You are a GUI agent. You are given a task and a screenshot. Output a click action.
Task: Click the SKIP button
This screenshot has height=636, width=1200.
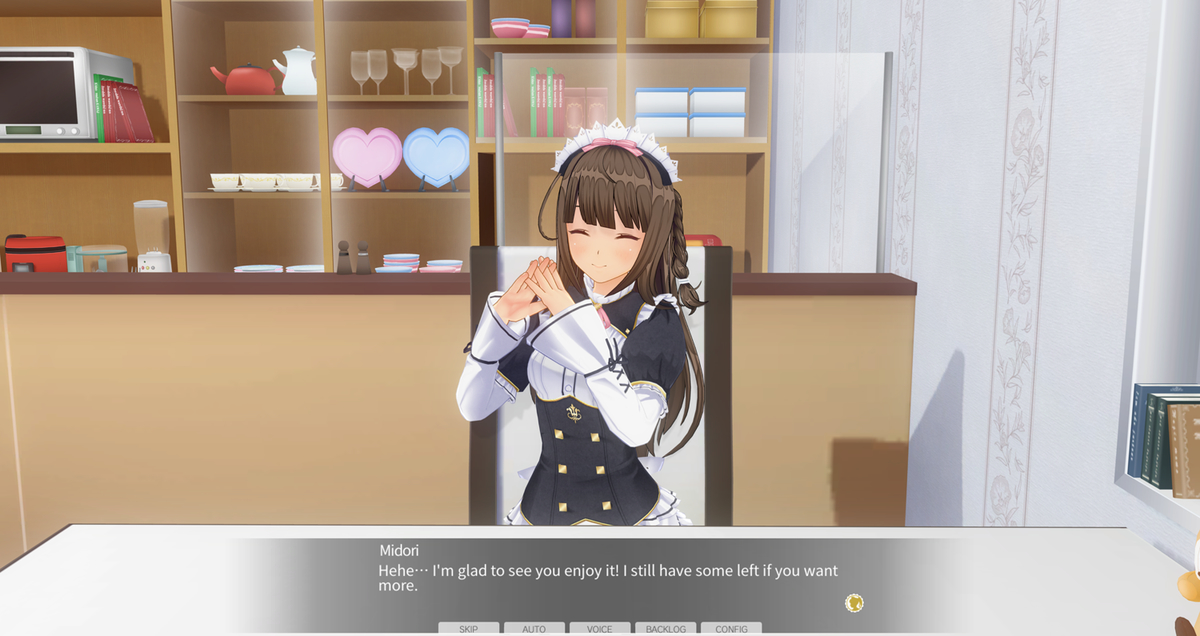(468, 629)
